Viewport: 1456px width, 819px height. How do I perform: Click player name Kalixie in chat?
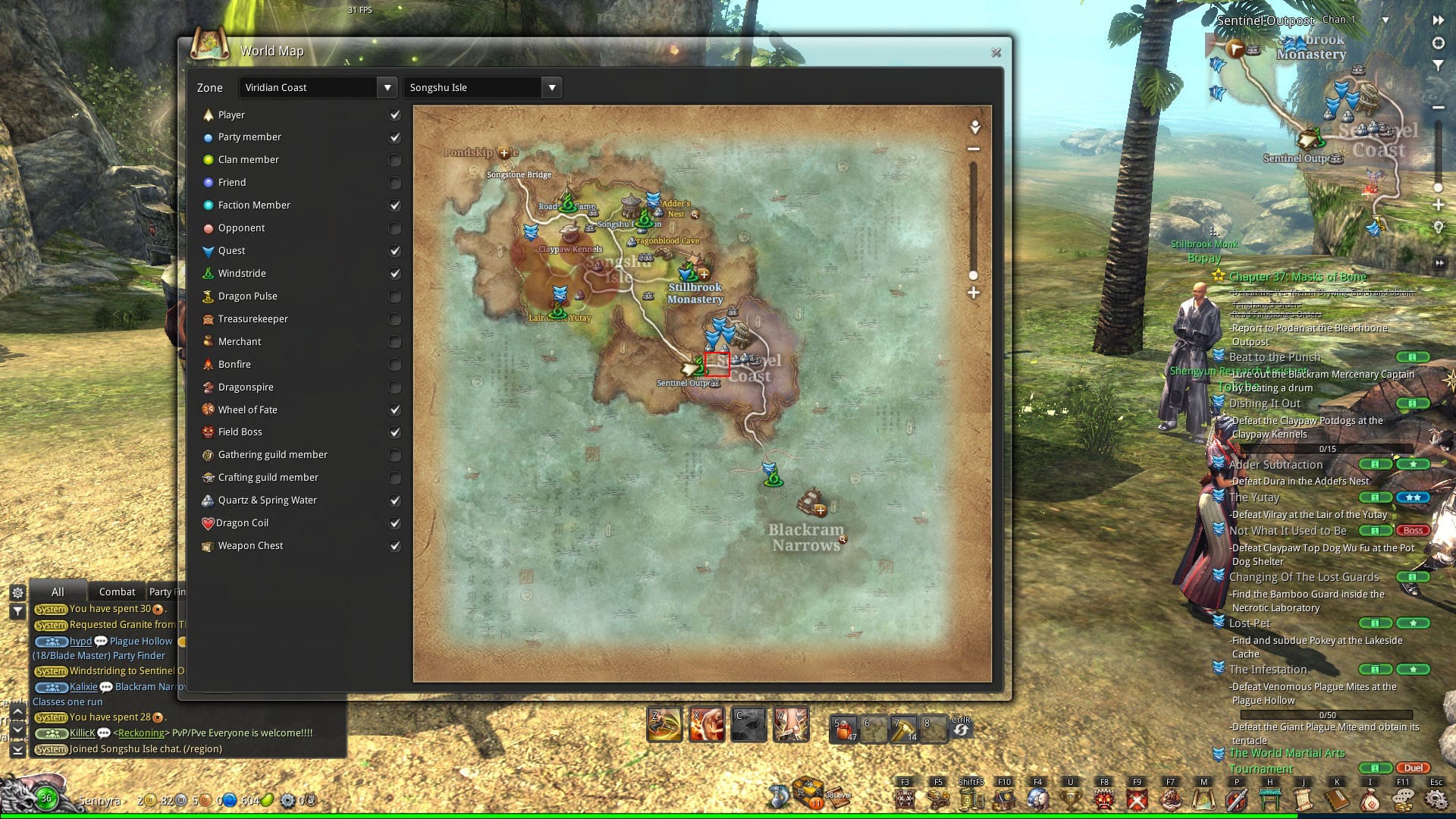pyautogui.click(x=83, y=687)
